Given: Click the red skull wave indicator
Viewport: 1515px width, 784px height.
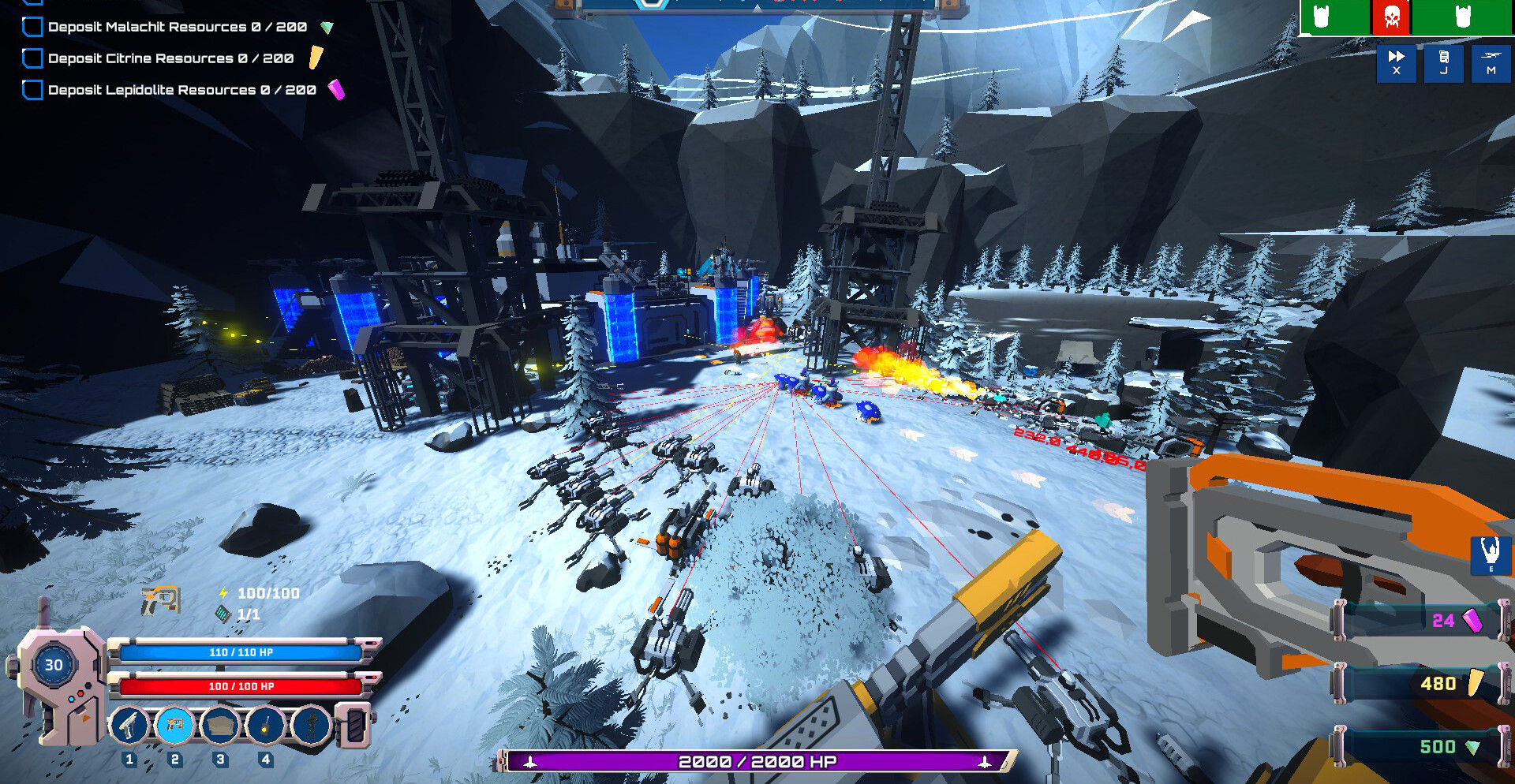Looking at the screenshot, I should click(x=1391, y=17).
